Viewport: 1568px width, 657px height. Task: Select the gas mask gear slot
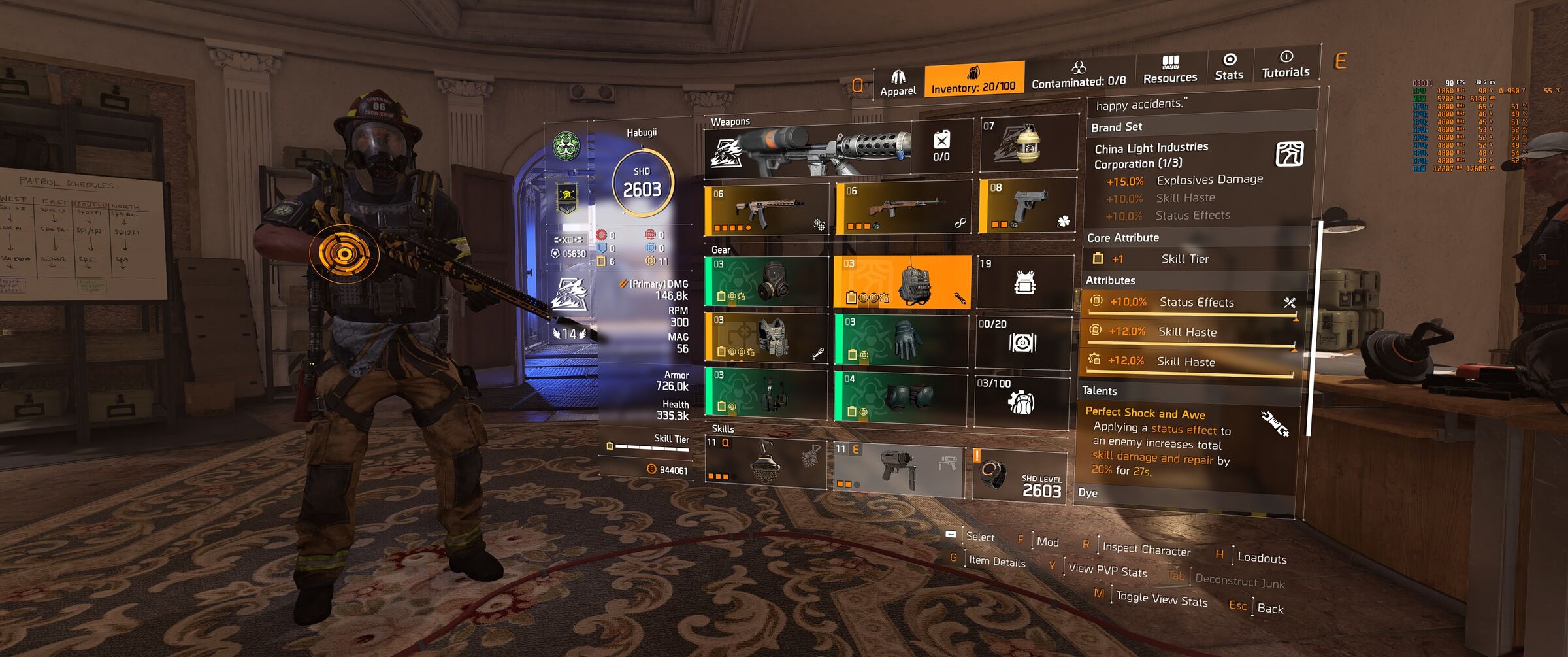pyautogui.click(x=766, y=282)
